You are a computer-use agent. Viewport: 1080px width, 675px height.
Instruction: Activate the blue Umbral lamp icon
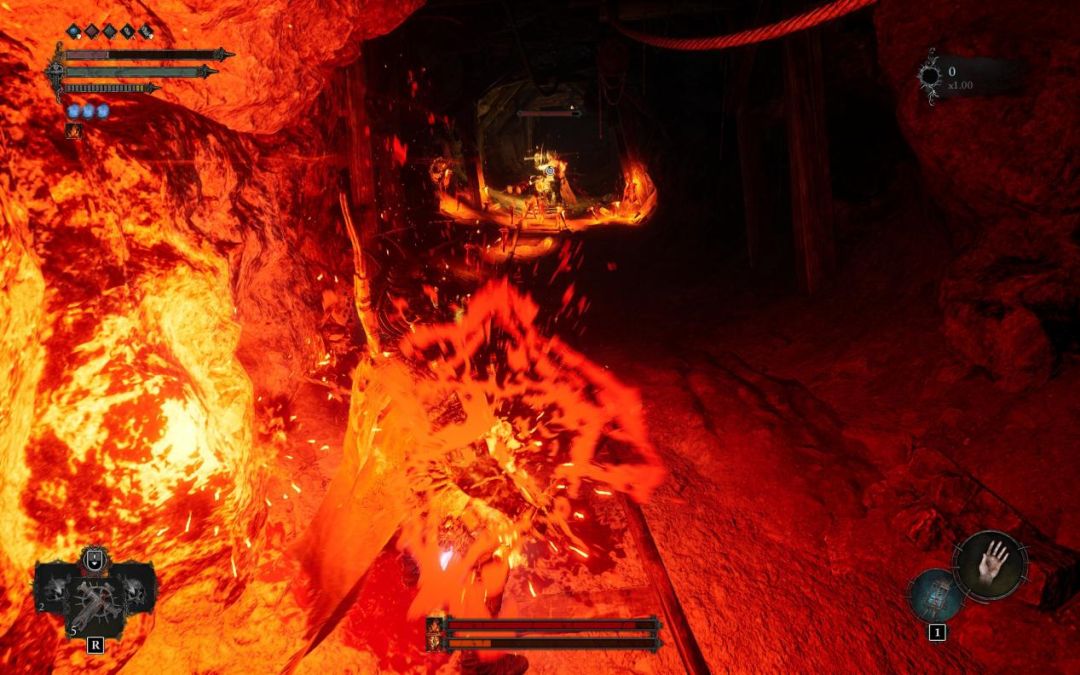coord(937,595)
